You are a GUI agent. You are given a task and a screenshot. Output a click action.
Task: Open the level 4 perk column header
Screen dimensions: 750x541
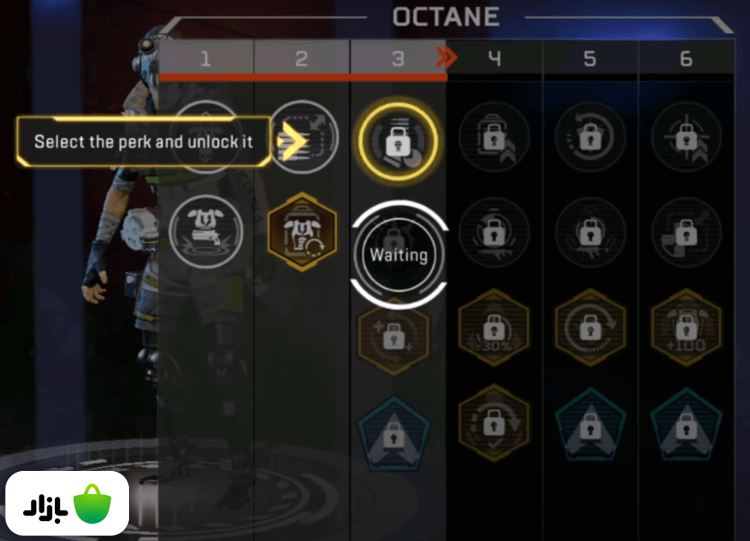pos(494,59)
